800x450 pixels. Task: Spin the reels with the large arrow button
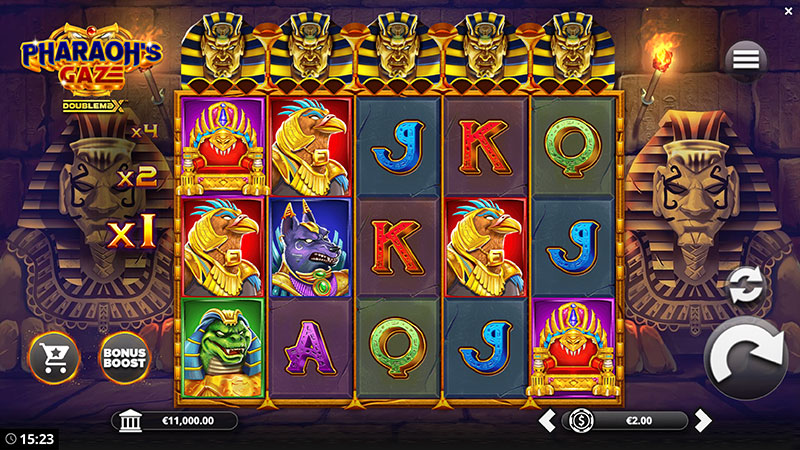748,357
